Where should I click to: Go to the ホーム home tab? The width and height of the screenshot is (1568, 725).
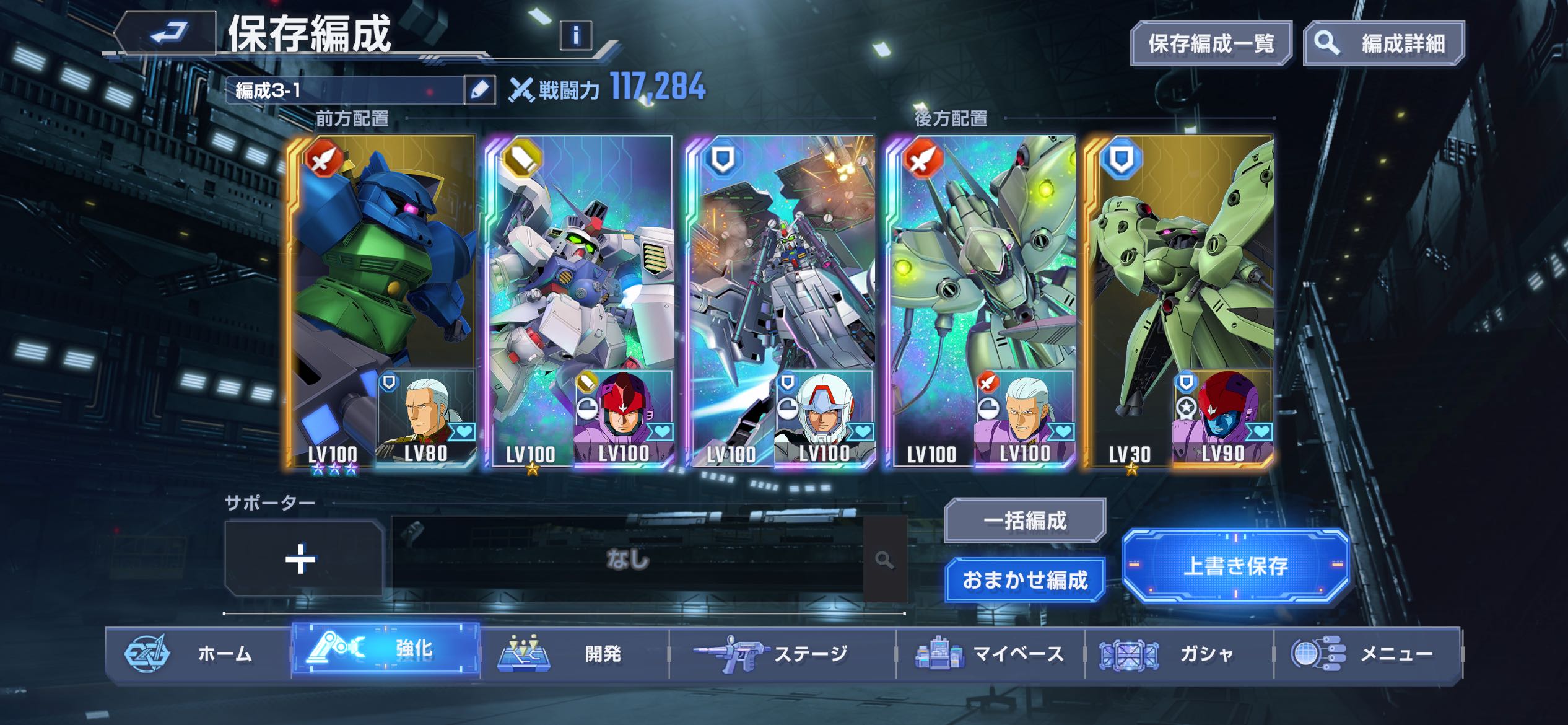[198, 653]
